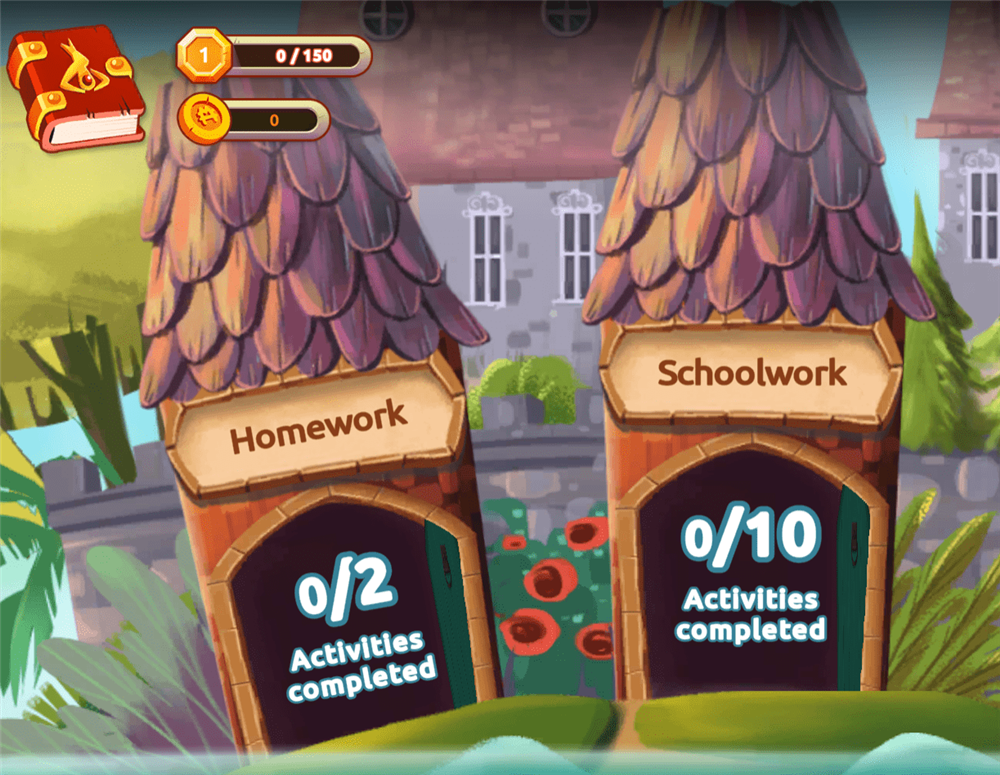
Task: Open the red spellbook icon
Action: (x=75, y=85)
